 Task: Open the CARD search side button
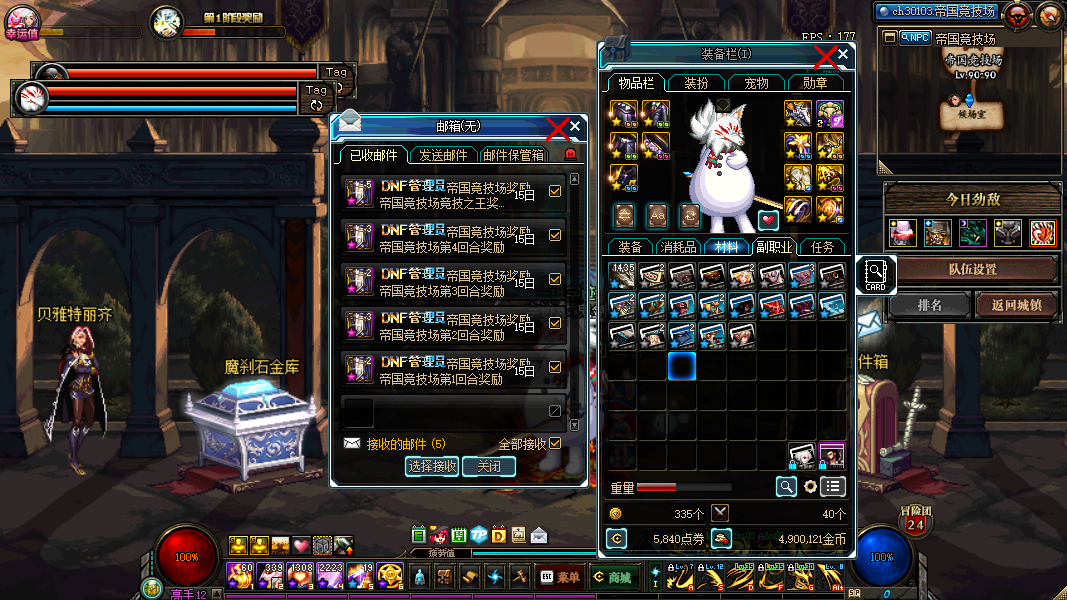click(875, 274)
